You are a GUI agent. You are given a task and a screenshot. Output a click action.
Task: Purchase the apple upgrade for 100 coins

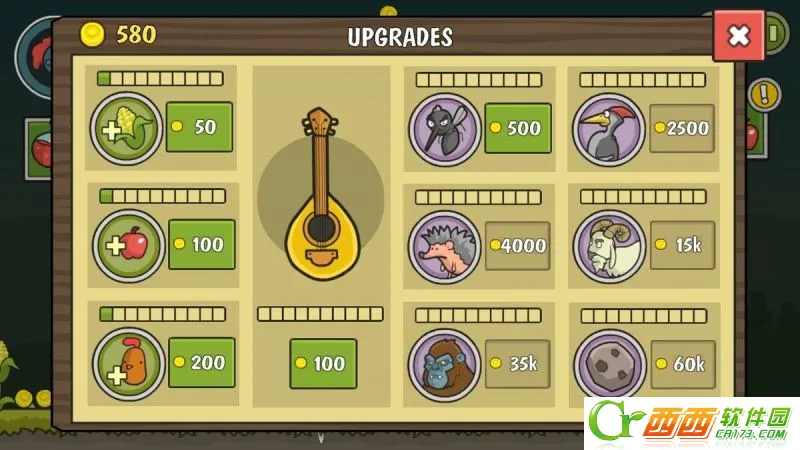tap(201, 244)
